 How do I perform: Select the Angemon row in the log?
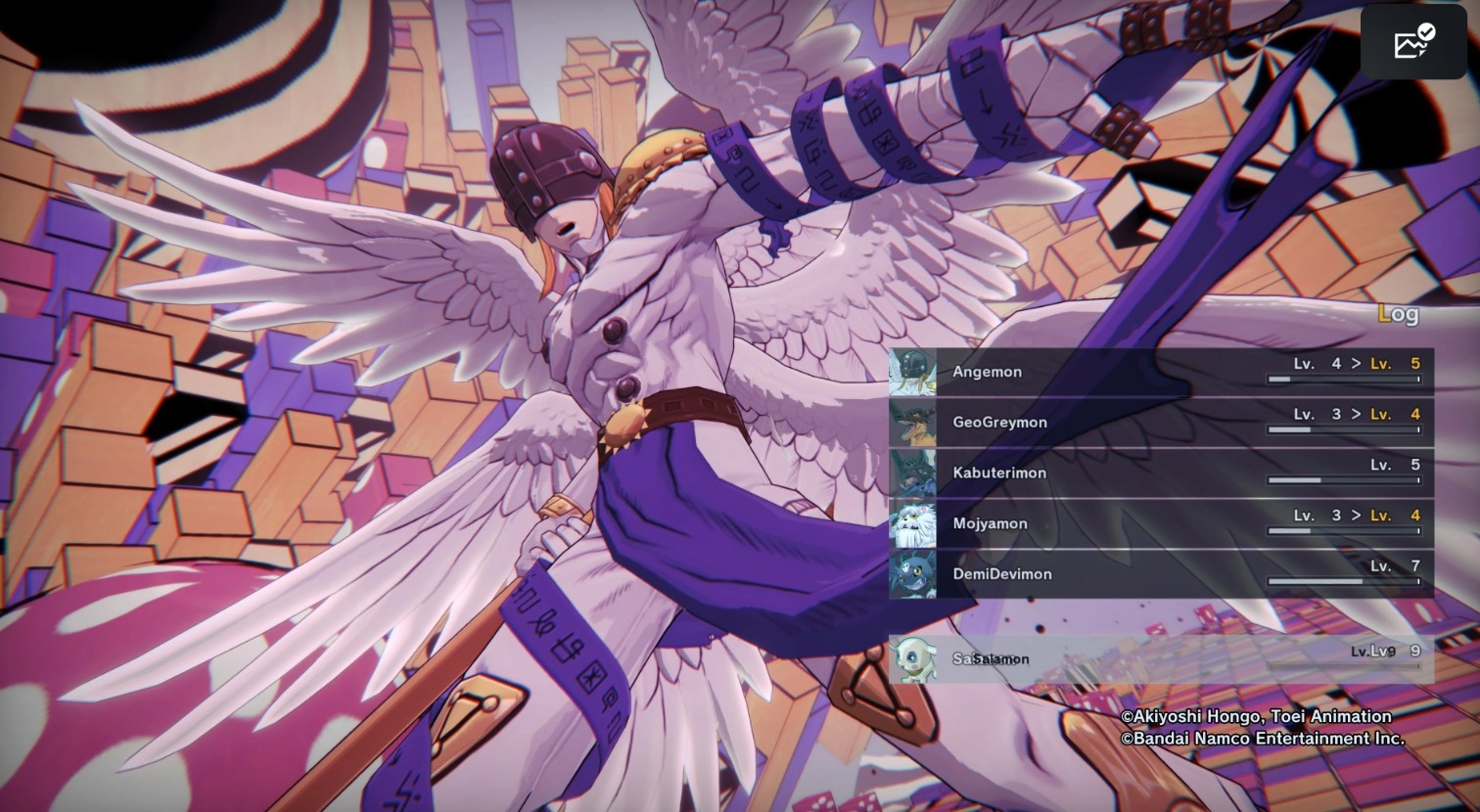[x=1161, y=372]
